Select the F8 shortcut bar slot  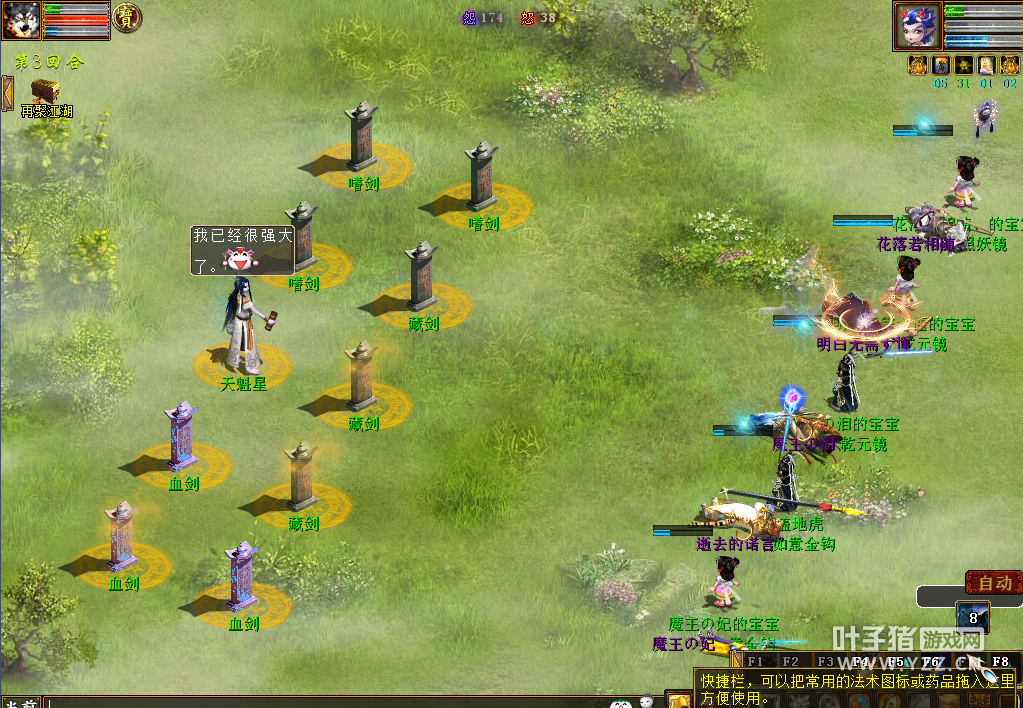pyautogui.click(x=1000, y=661)
